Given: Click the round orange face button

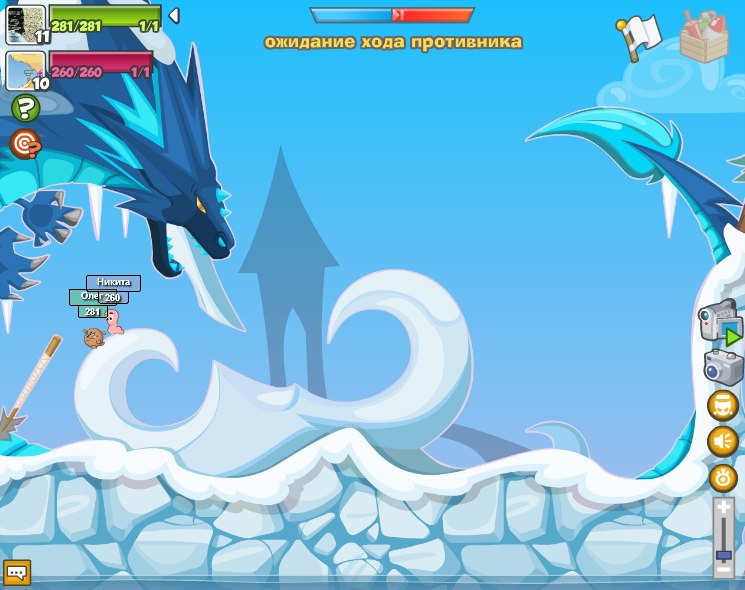Looking at the screenshot, I should pyautogui.click(x=722, y=406).
